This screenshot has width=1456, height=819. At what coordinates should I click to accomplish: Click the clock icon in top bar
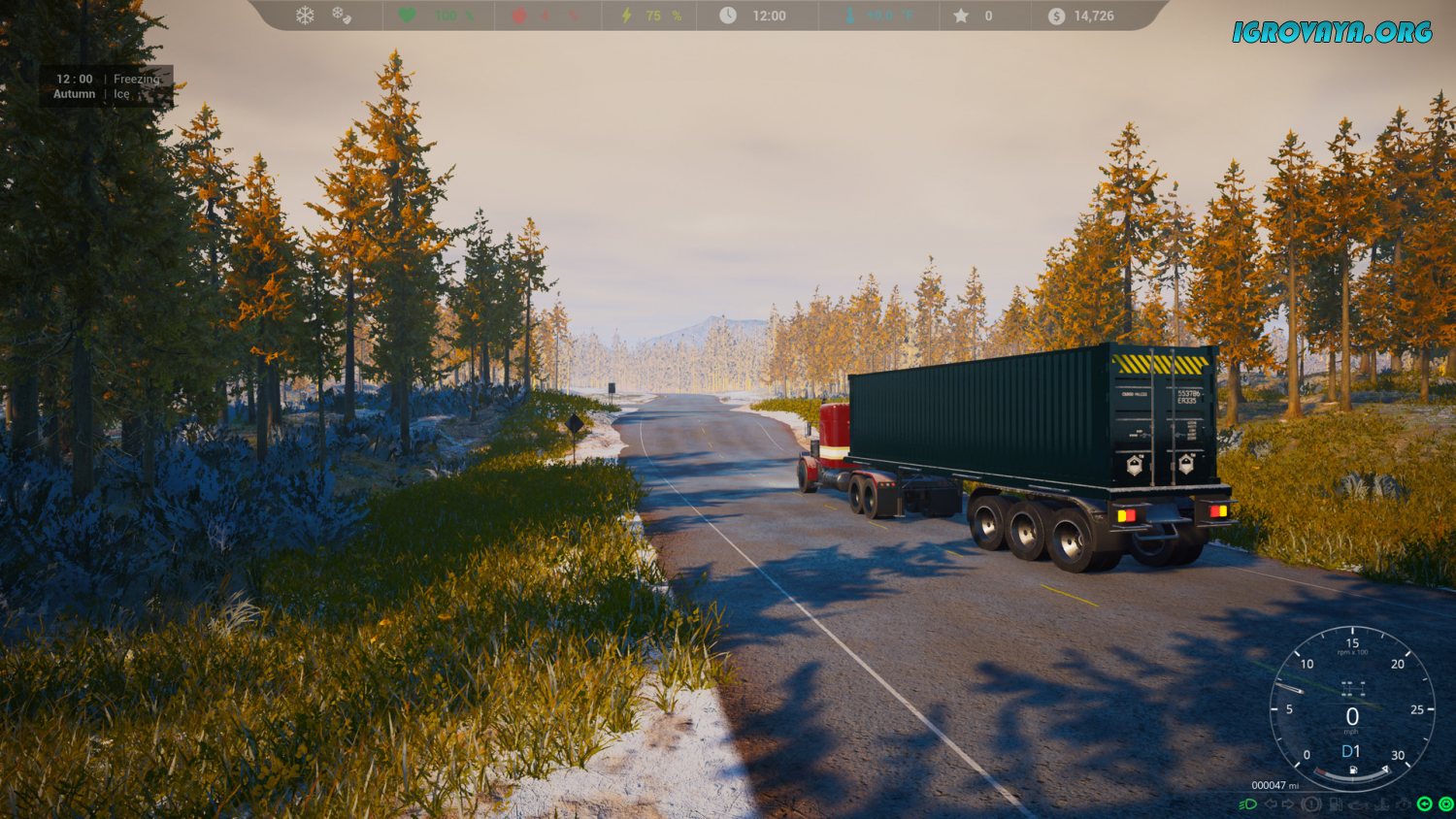[x=728, y=16]
